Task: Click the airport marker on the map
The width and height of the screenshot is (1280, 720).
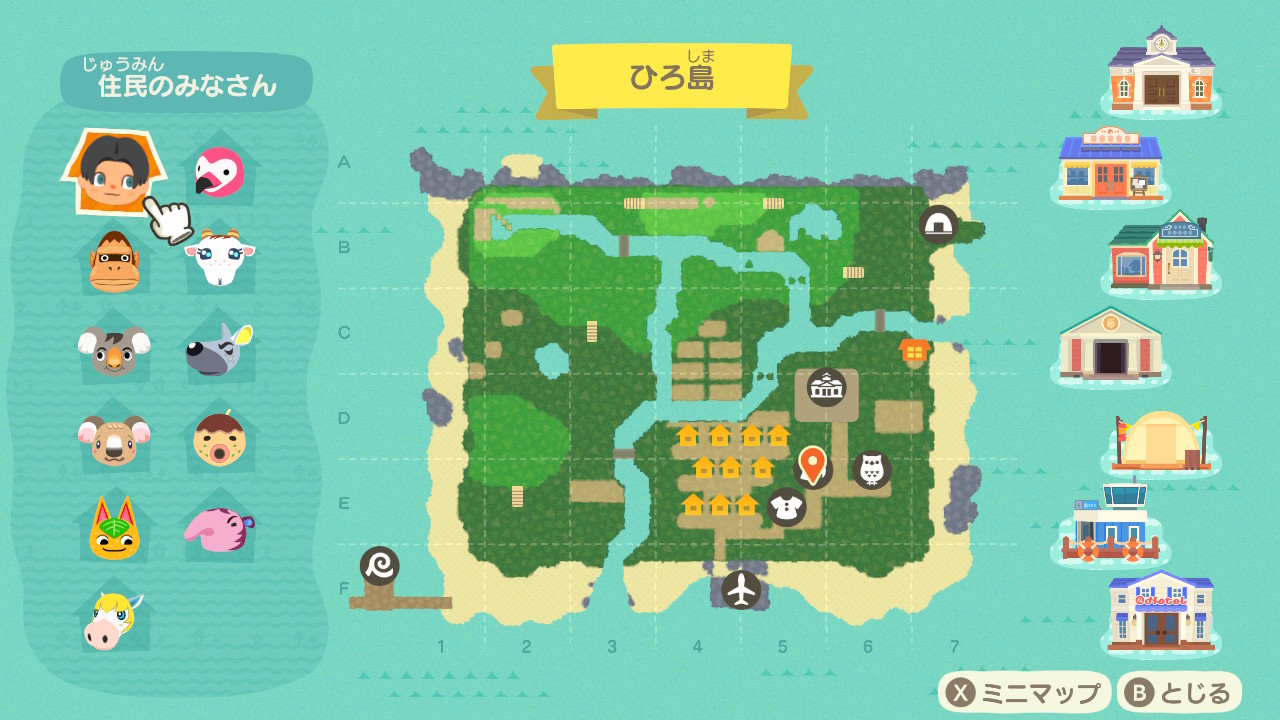Action: click(741, 589)
